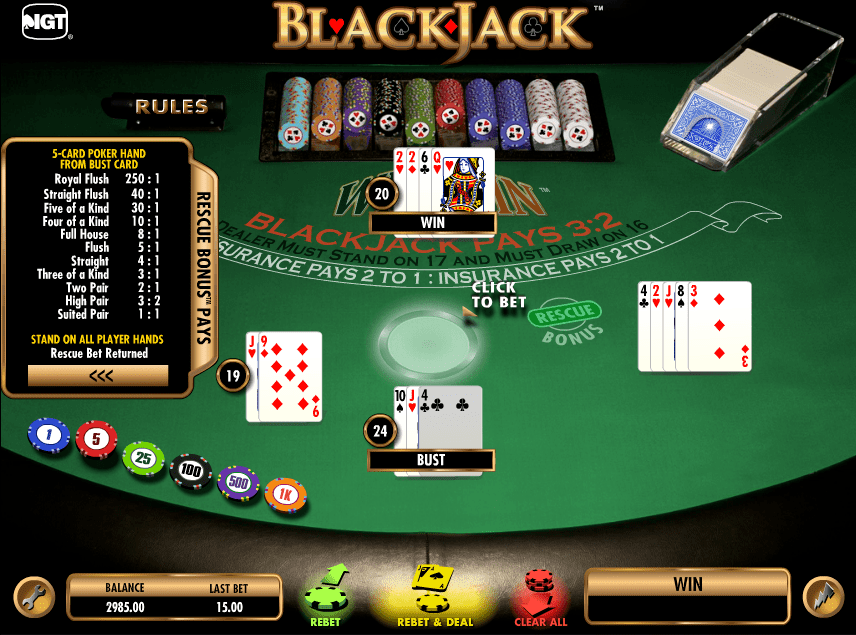Pick the purple 500 chip

click(238, 483)
